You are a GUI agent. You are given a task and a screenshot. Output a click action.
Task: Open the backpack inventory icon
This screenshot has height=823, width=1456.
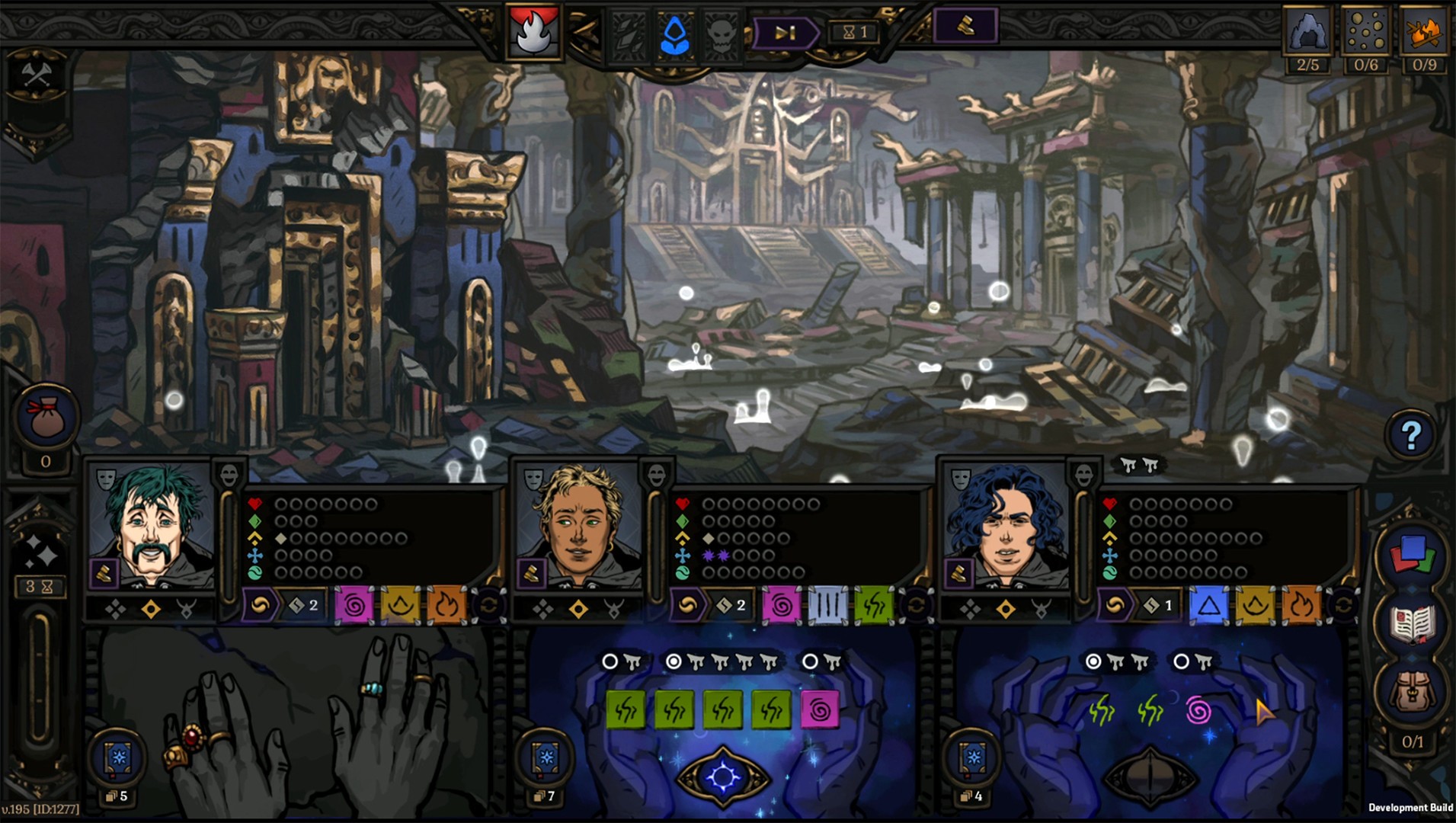[x=1412, y=691]
